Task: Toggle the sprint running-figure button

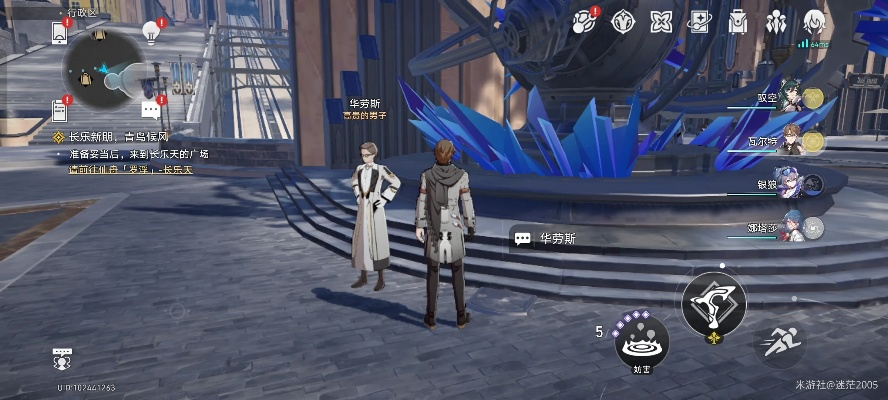Action: coord(778,343)
